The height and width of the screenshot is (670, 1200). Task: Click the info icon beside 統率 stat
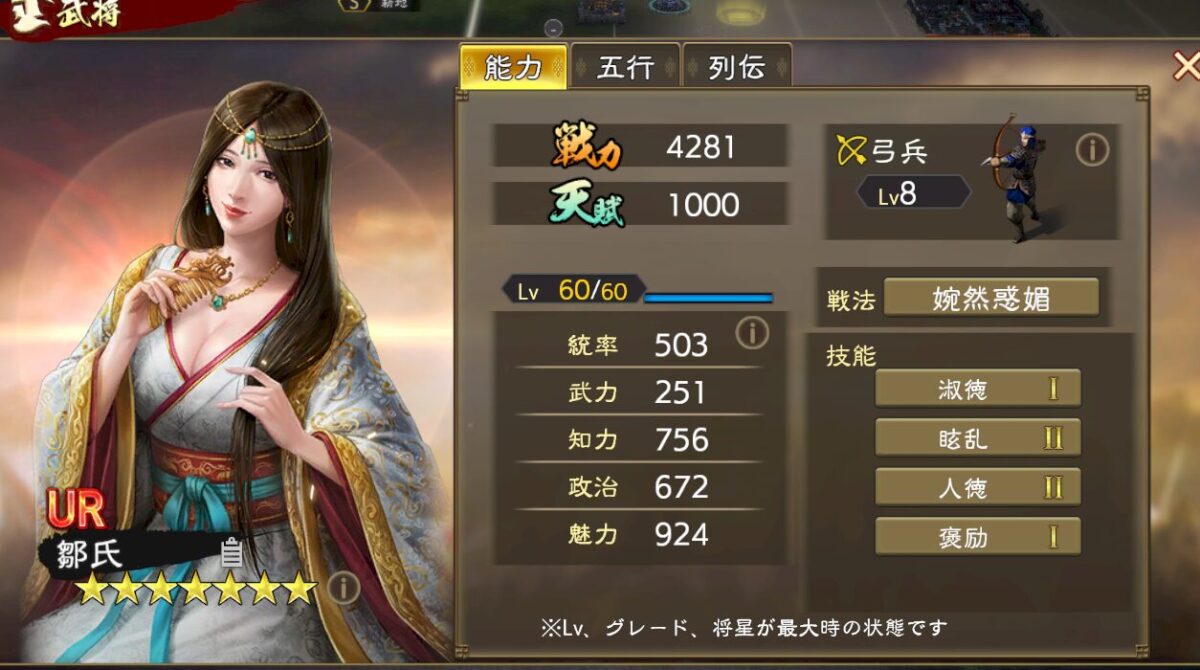click(752, 334)
